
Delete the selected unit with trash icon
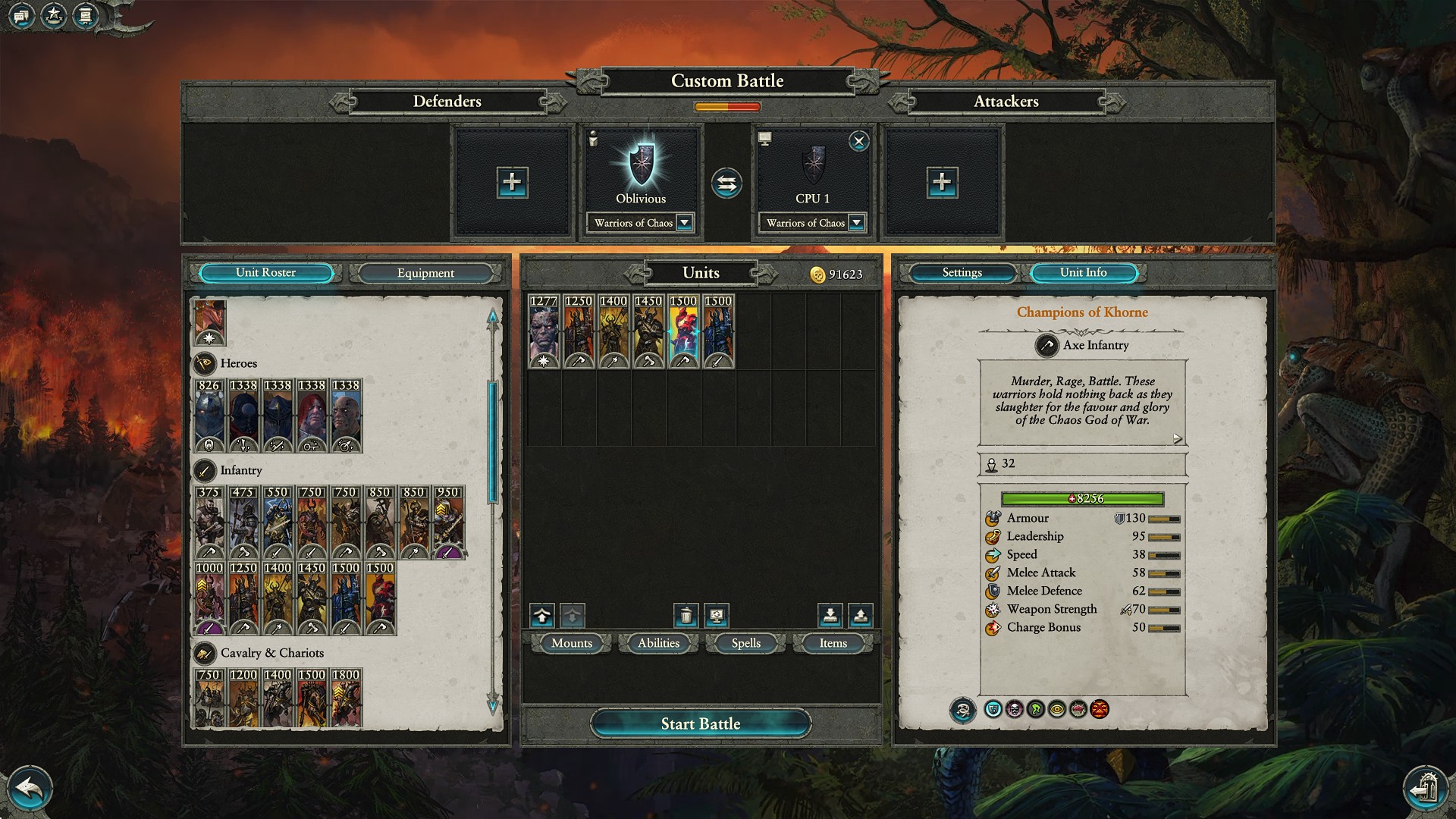point(686,615)
